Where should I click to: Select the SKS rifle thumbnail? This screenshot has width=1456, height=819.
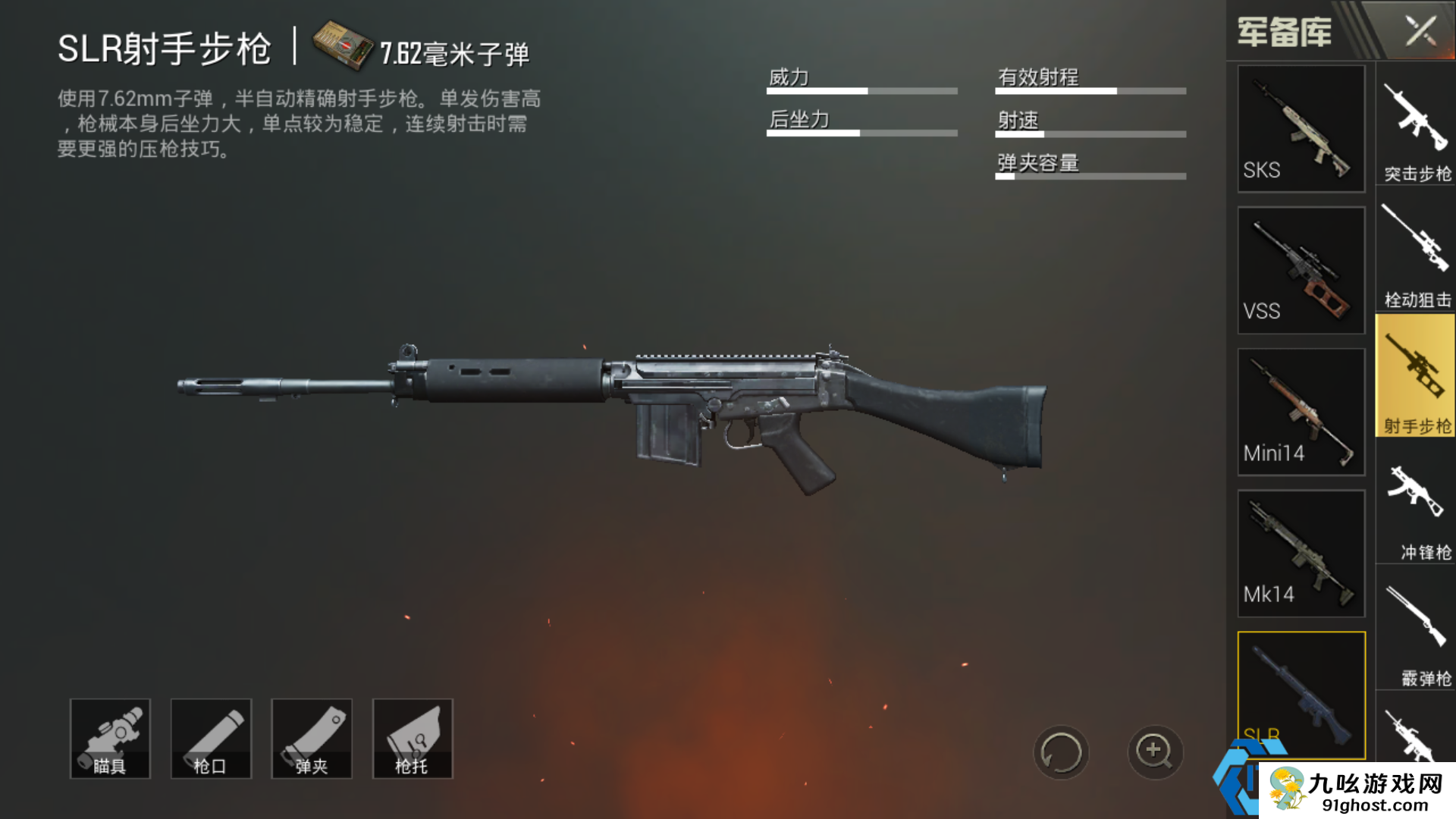pyautogui.click(x=1300, y=129)
